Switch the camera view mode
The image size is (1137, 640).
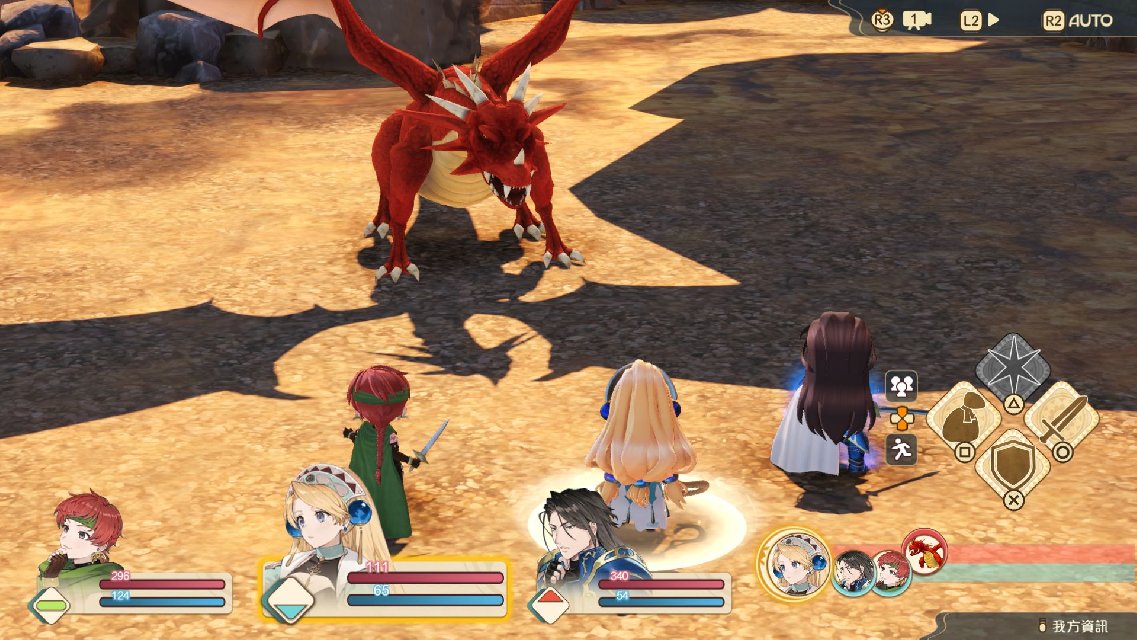916,20
